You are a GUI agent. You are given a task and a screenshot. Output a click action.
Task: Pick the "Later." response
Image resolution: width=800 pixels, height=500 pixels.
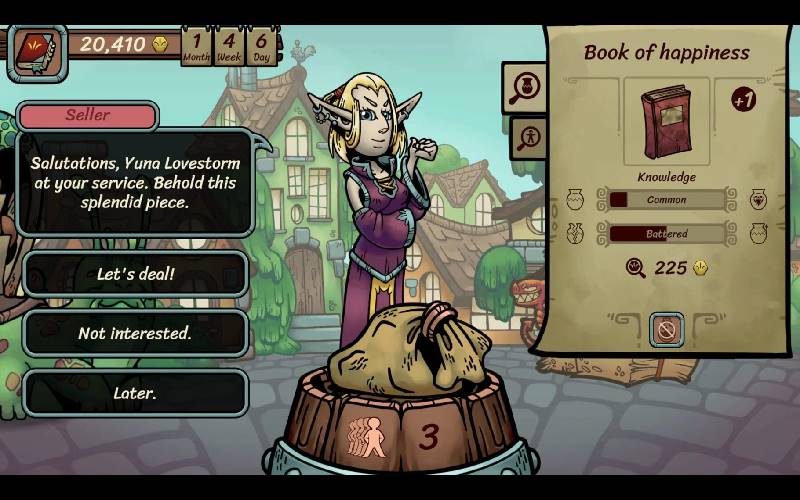[135, 393]
